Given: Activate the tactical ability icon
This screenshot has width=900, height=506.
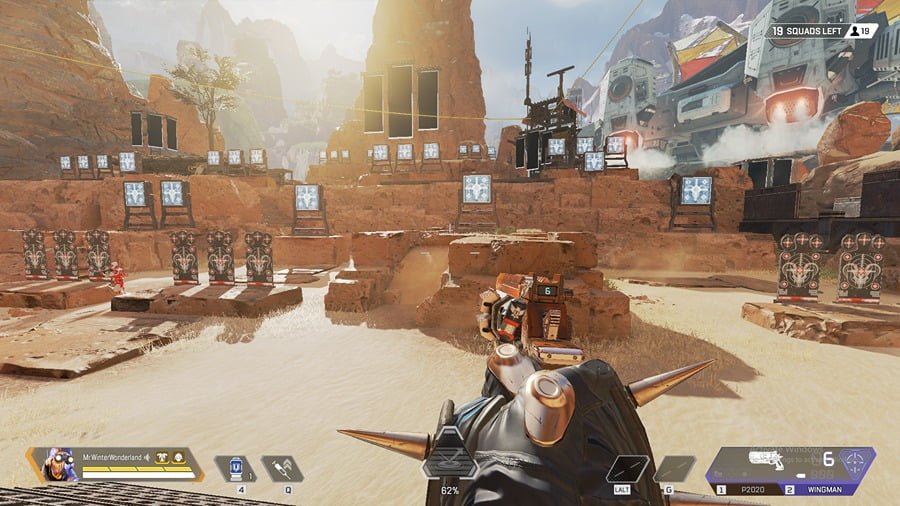Looking at the screenshot, I should pos(282,468).
